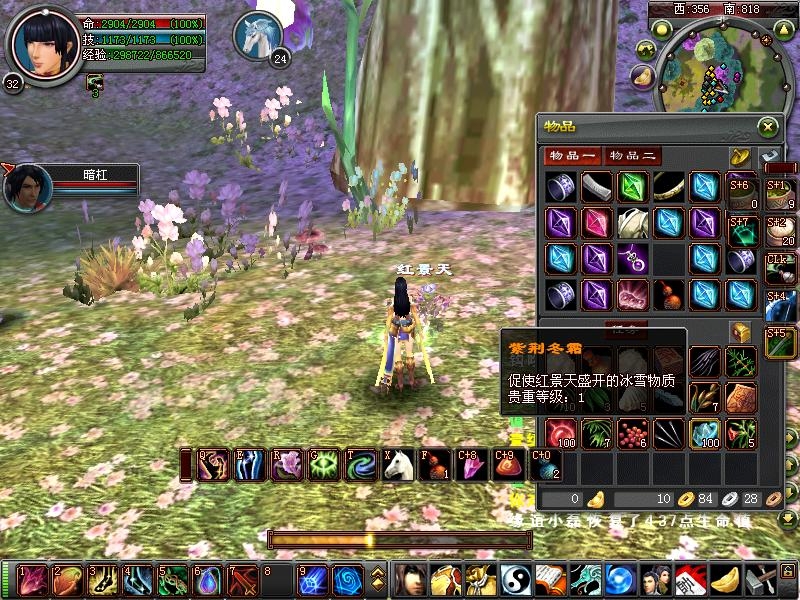
Task: Select party member 暗杠 portrait
Action: [x=27, y=188]
